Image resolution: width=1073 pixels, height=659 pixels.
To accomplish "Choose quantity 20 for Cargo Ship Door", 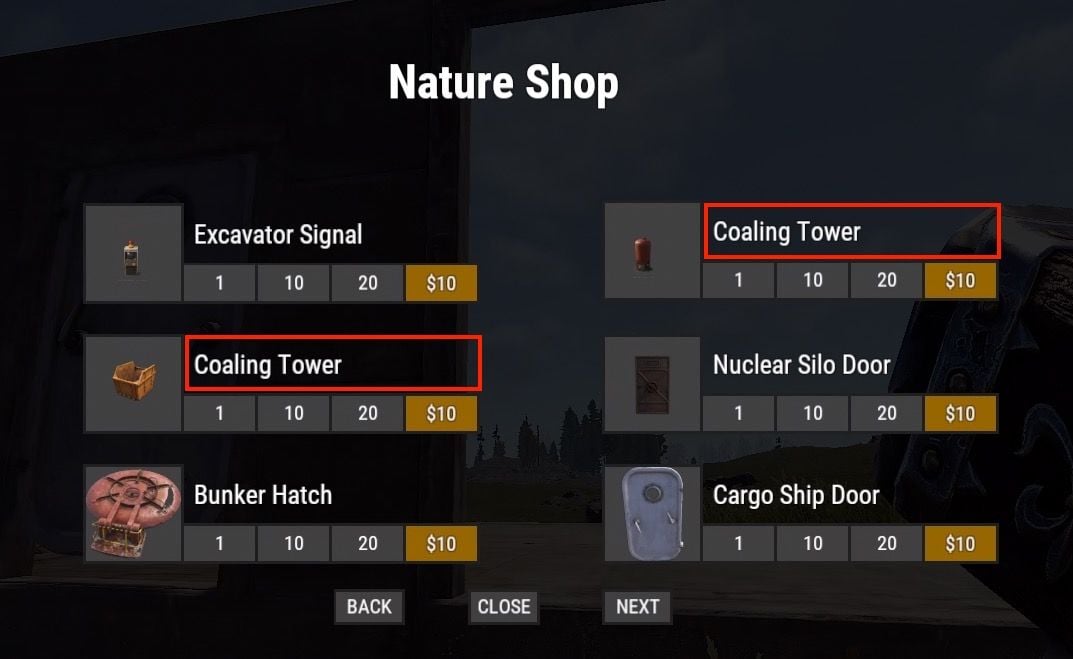I will [x=887, y=544].
